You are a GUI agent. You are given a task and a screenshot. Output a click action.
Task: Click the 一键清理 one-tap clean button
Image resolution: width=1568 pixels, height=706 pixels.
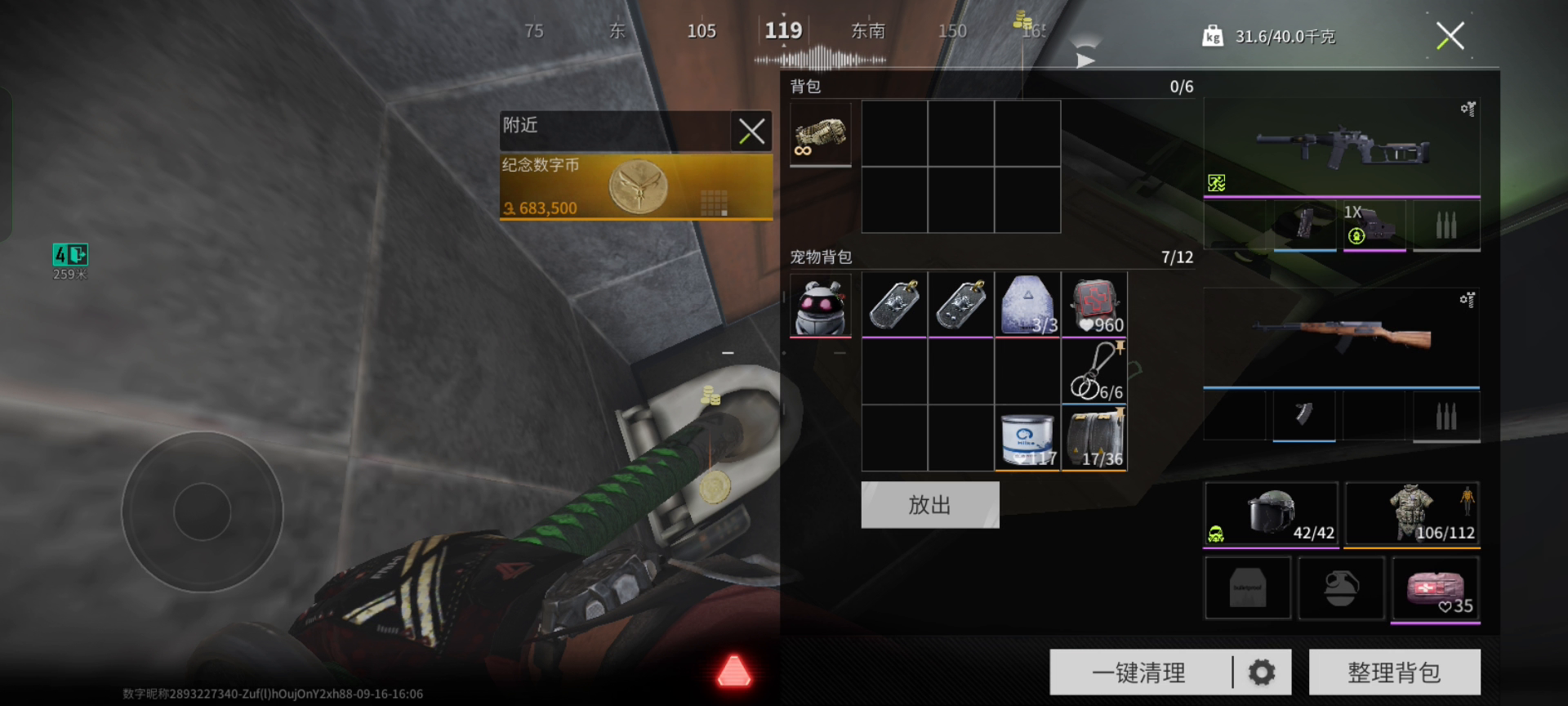pyautogui.click(x=1139, y=672)
